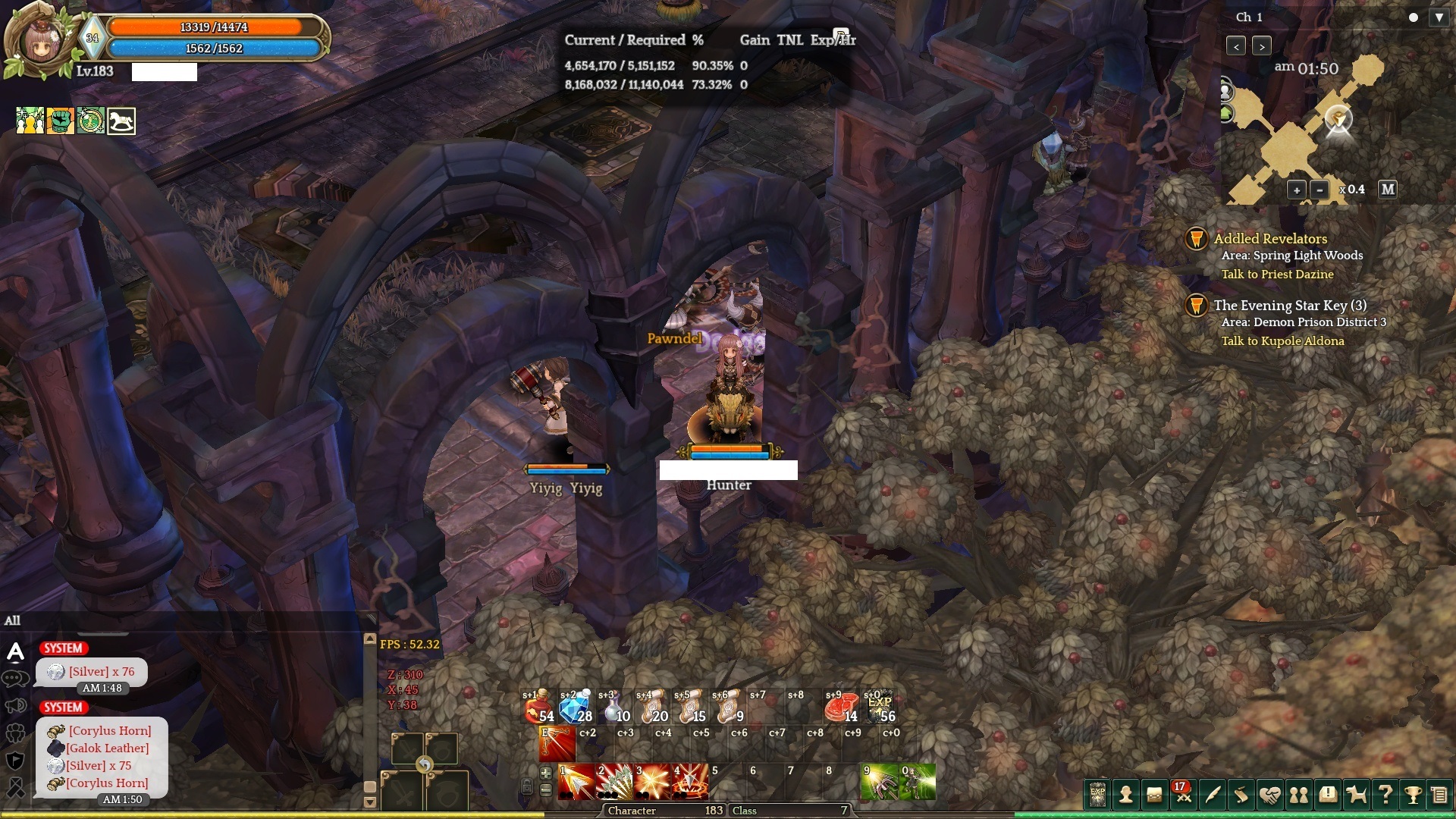Screen dimensions: 1456x819
Task: Use the EXP tome in the s+0 slot
Action: tap(880, 708)
